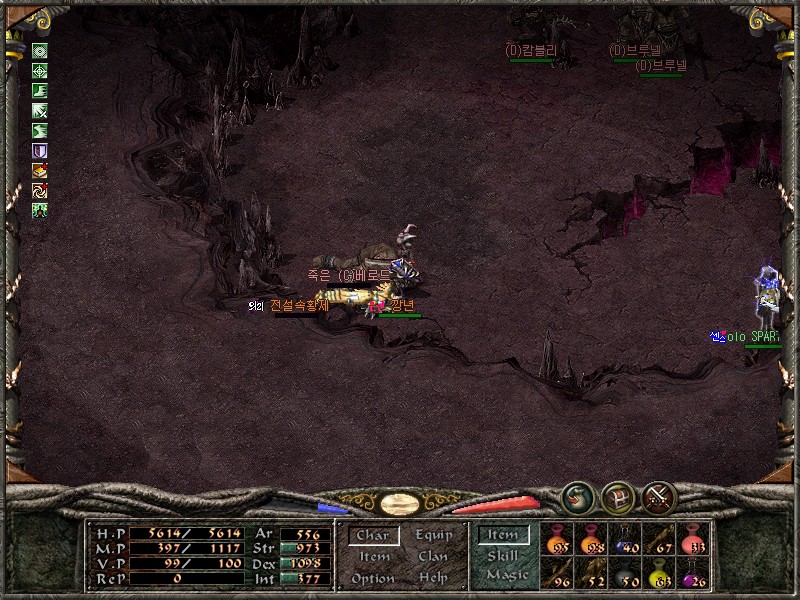The height and width of the screenshot is (600, 800).
Task: Open the Option menu
Action: tap(373, 578)
